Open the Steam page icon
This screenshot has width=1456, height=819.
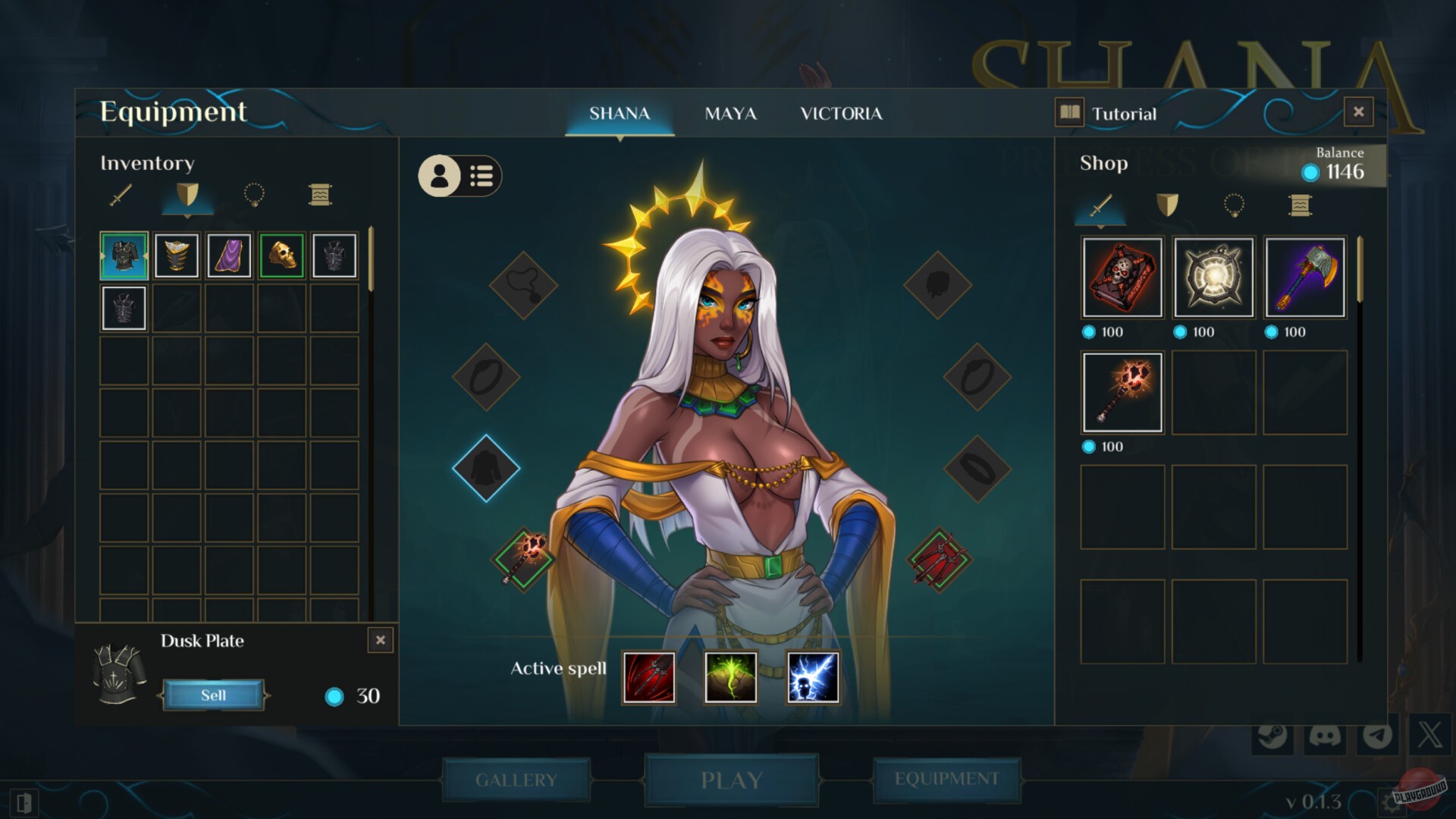(x=1271, y=734)
